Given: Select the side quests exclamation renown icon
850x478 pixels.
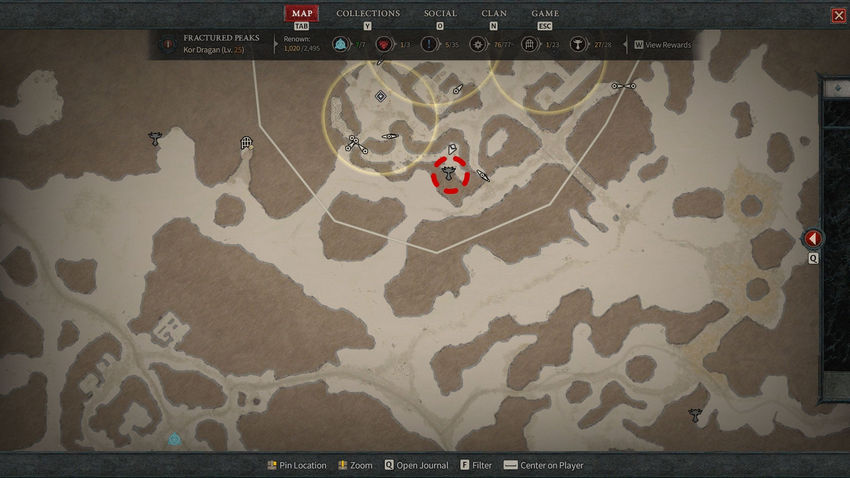Looking at the screenshot, I should pos(429,44).
